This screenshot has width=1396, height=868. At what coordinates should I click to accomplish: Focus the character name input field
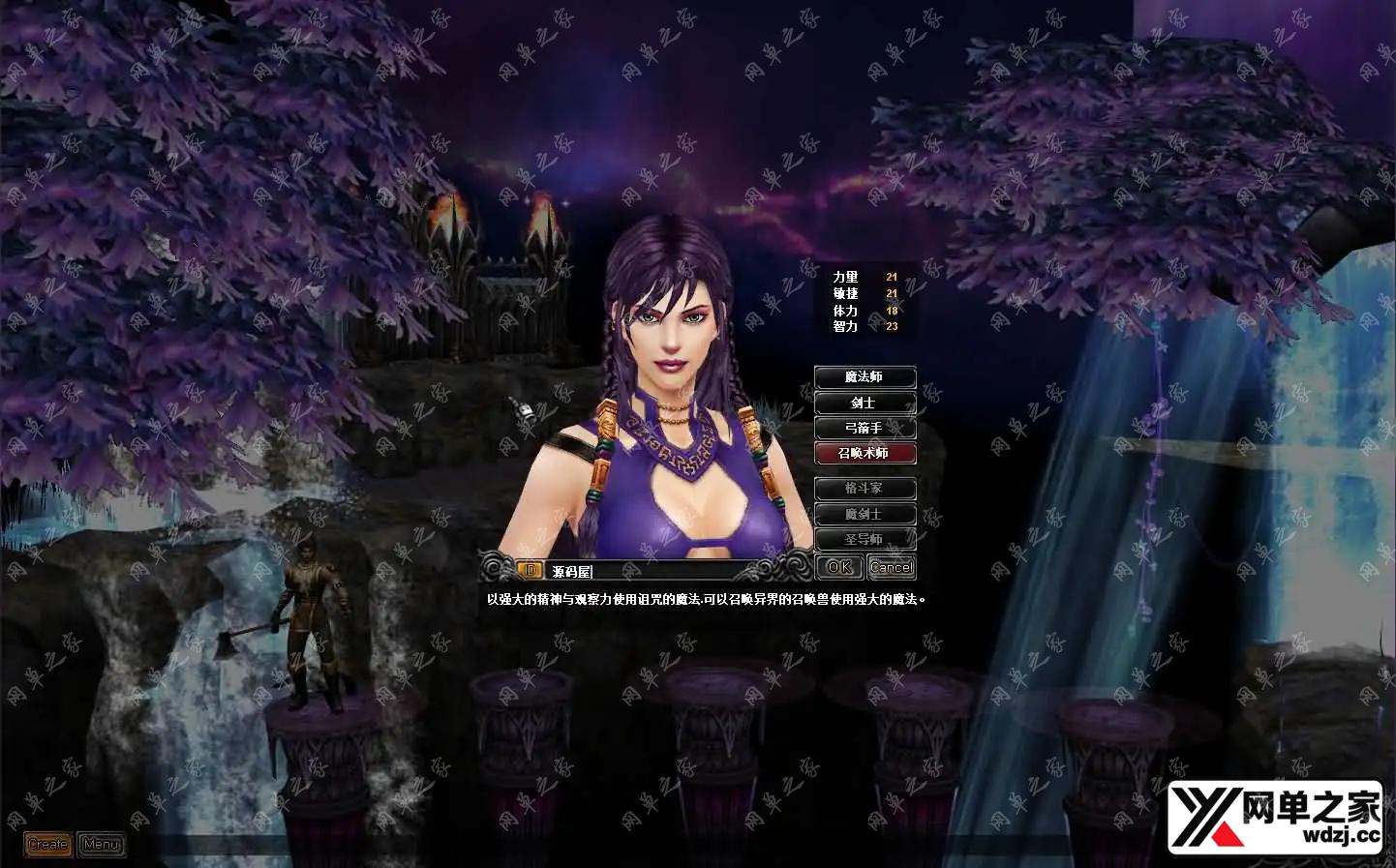click(x=649, y=571)
